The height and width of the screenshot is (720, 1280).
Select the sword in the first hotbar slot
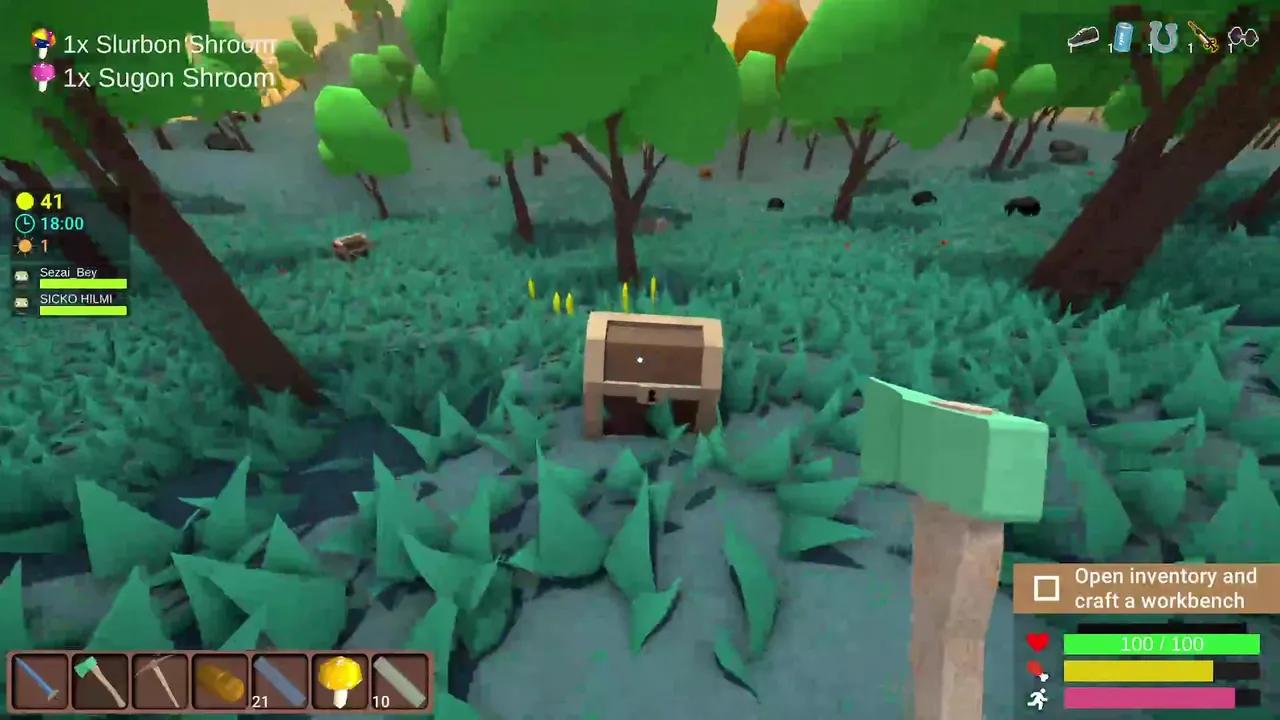tap(40, 680)
